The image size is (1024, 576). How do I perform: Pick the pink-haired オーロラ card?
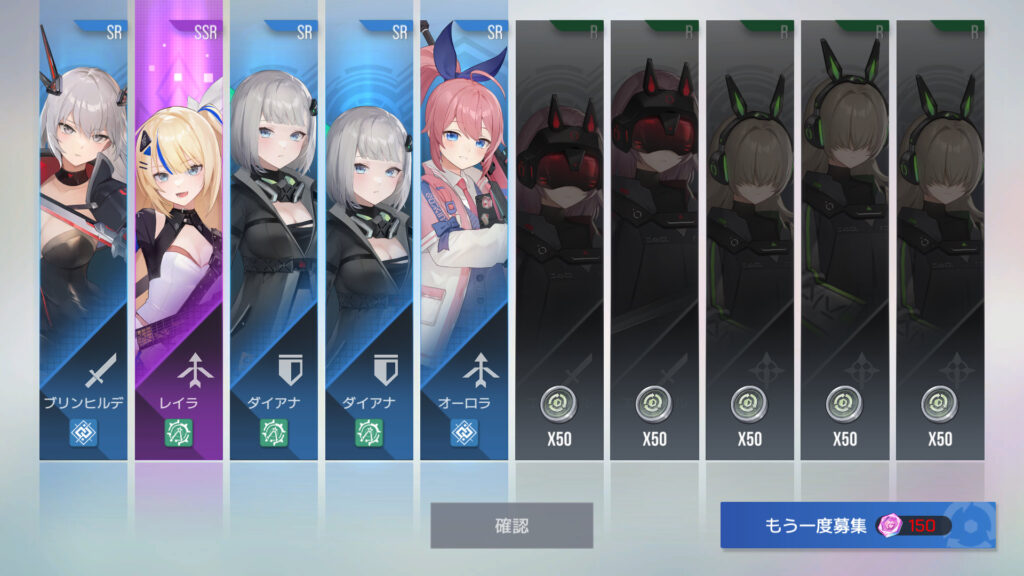tap(463, 240)
